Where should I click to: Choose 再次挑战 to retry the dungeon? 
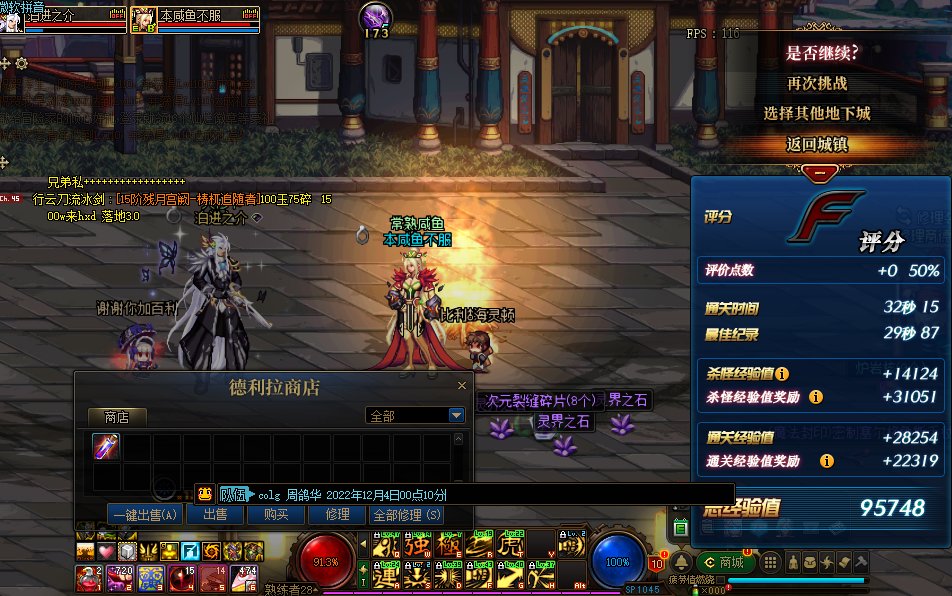point(816,83)
